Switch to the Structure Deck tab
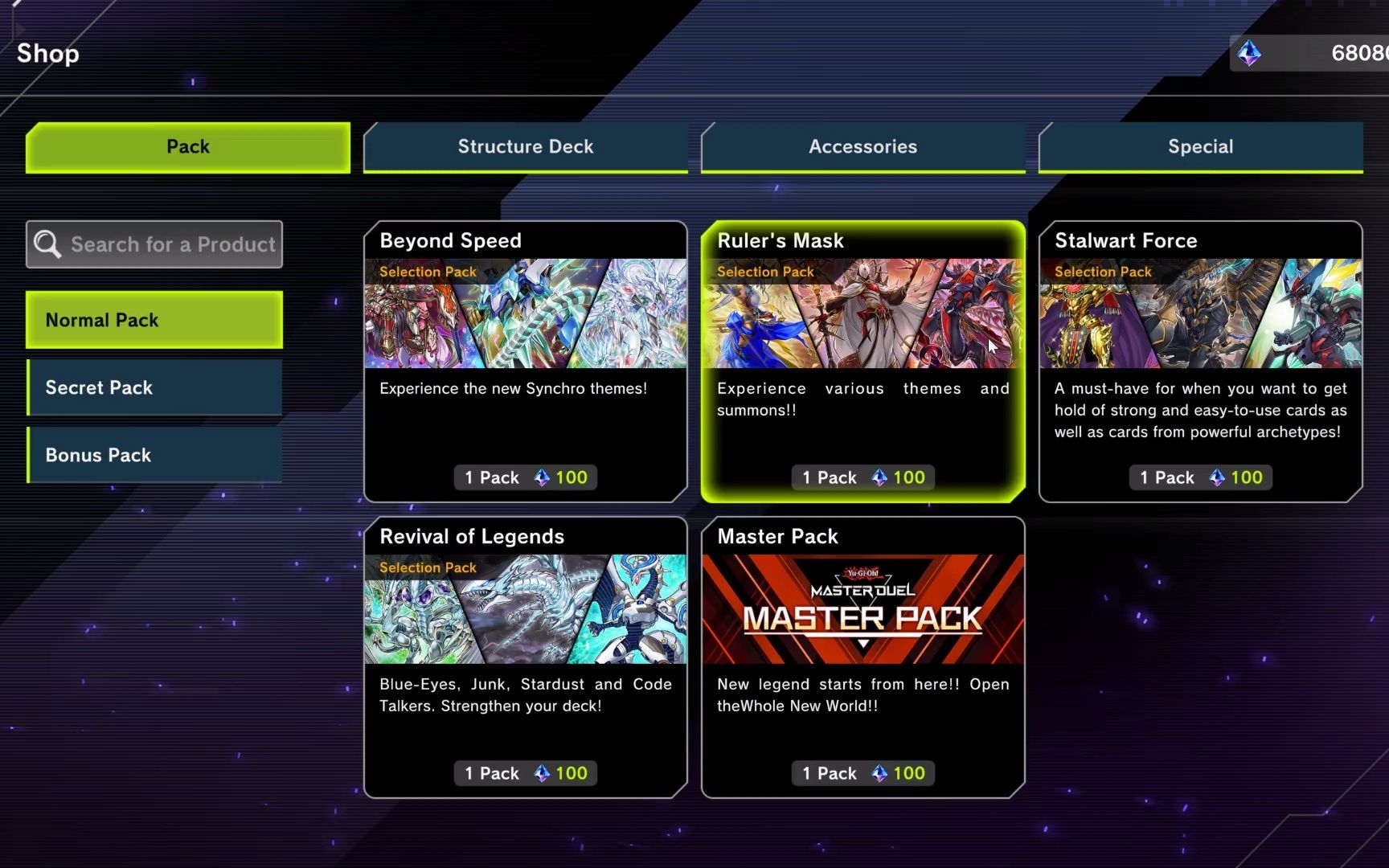This screenshot has width=1389, height=868. point(526,146)
